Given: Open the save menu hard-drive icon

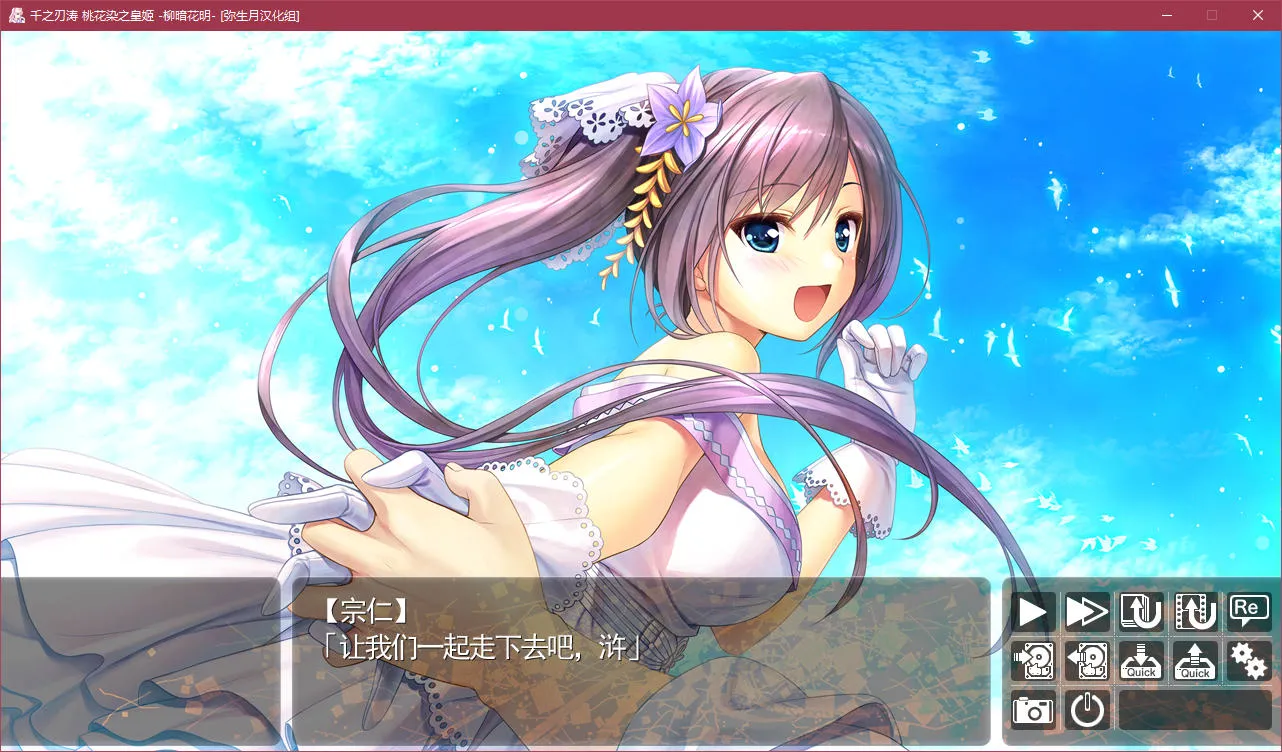Looking at the screenshot, I should coord(1033,661).
